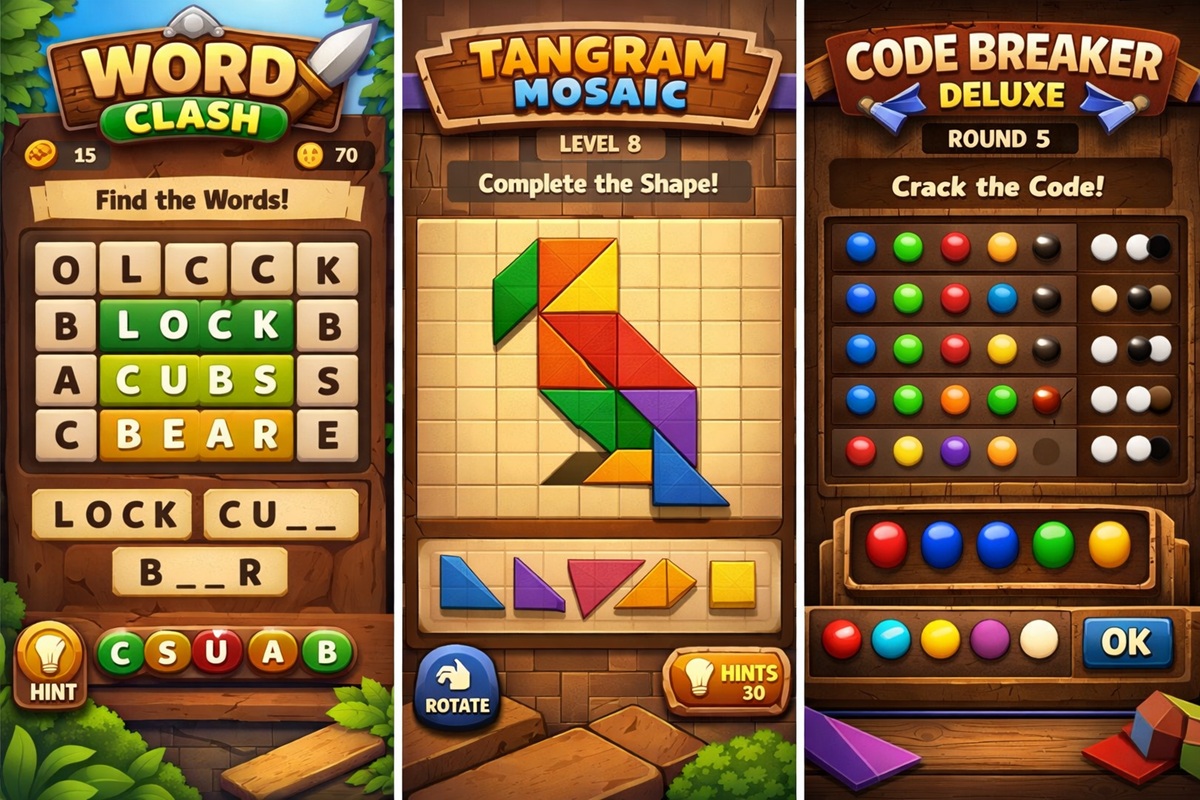1200x800 pixels.
Task: Choose the pink triangle in the piece tray
Action: point(602,583)
